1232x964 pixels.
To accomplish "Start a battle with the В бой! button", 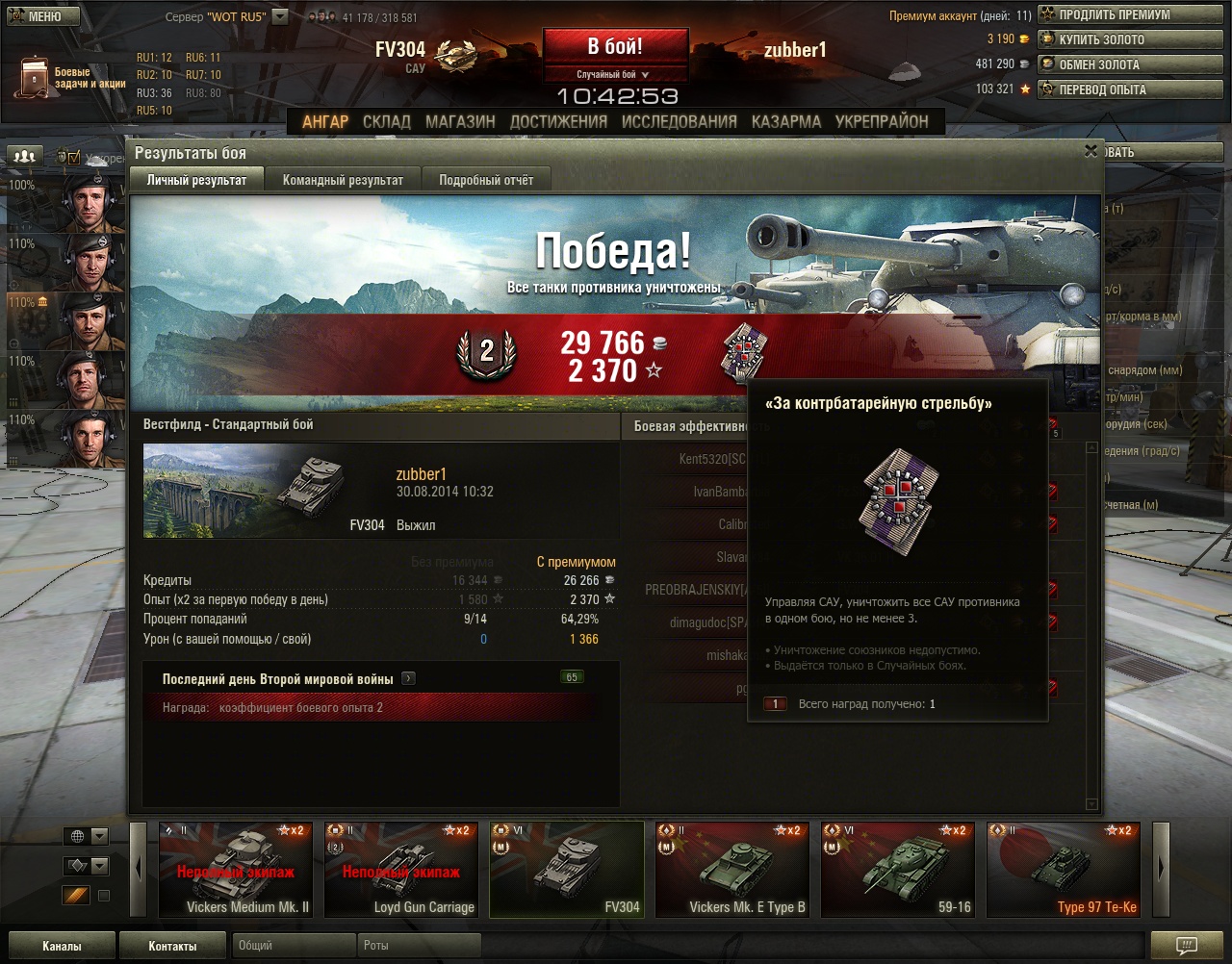I will [615, 46].
